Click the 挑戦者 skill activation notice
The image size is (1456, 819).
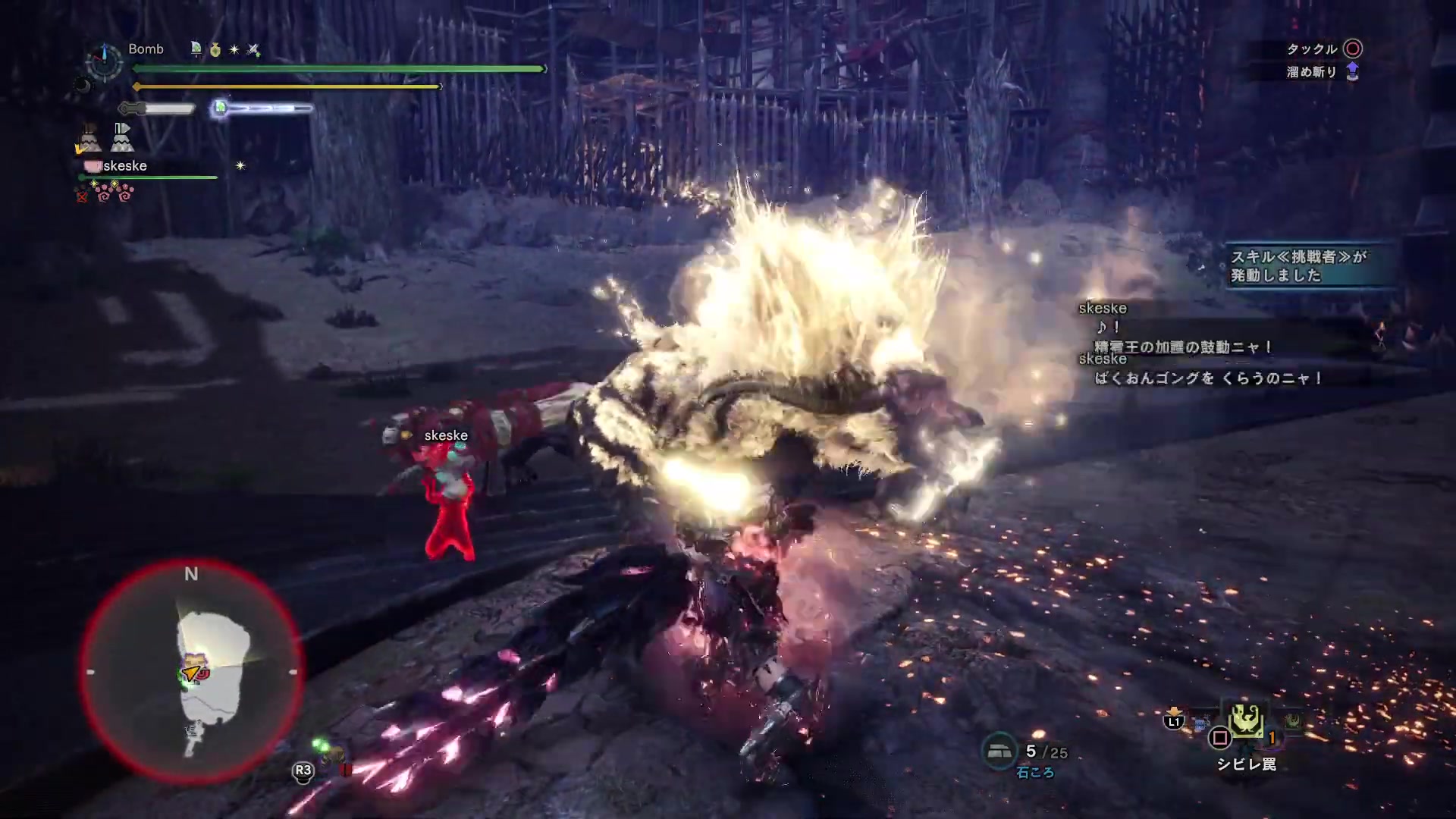coord(1298,266)
